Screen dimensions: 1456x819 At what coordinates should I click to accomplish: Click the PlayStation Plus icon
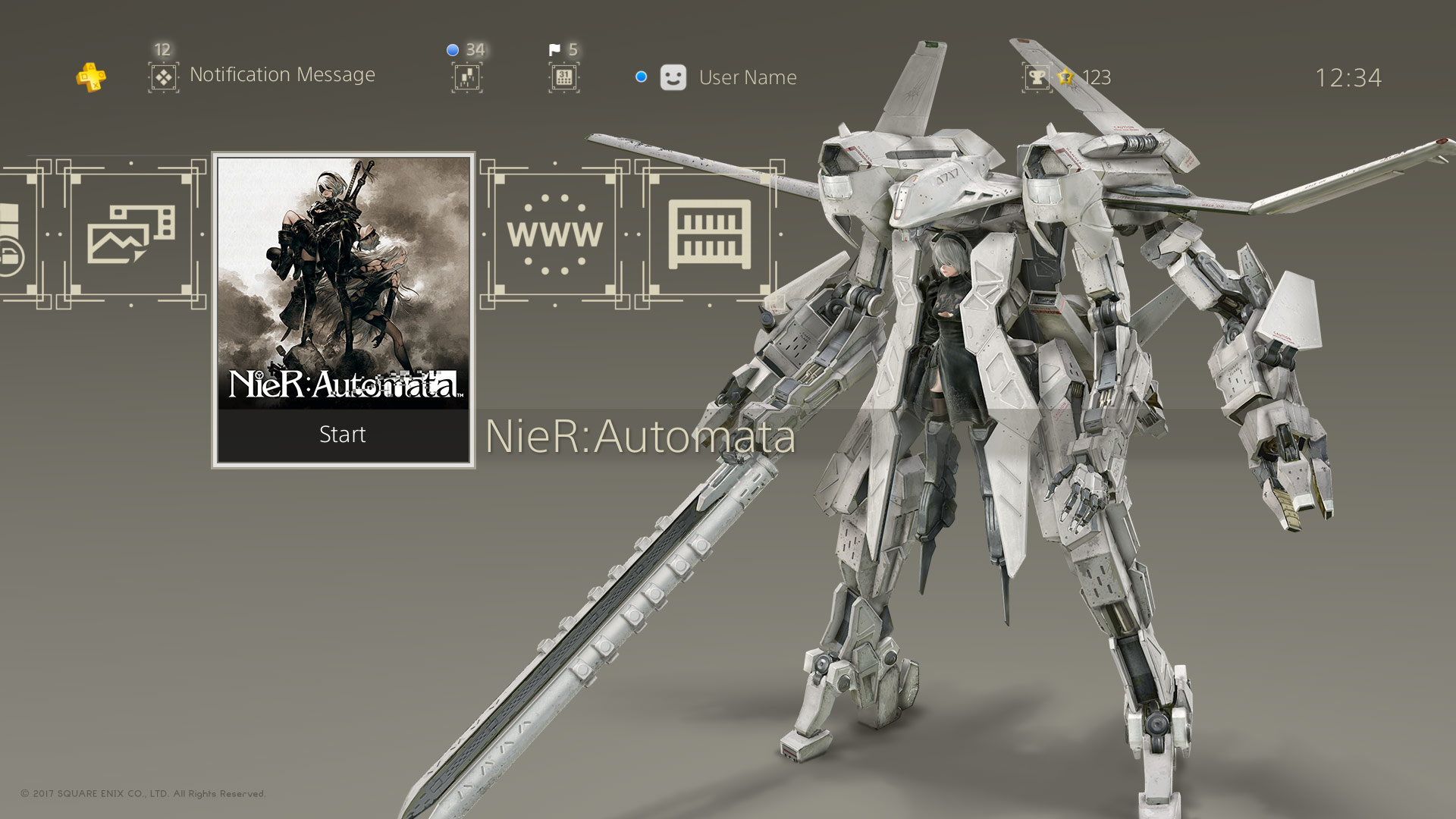coord(91,76)
